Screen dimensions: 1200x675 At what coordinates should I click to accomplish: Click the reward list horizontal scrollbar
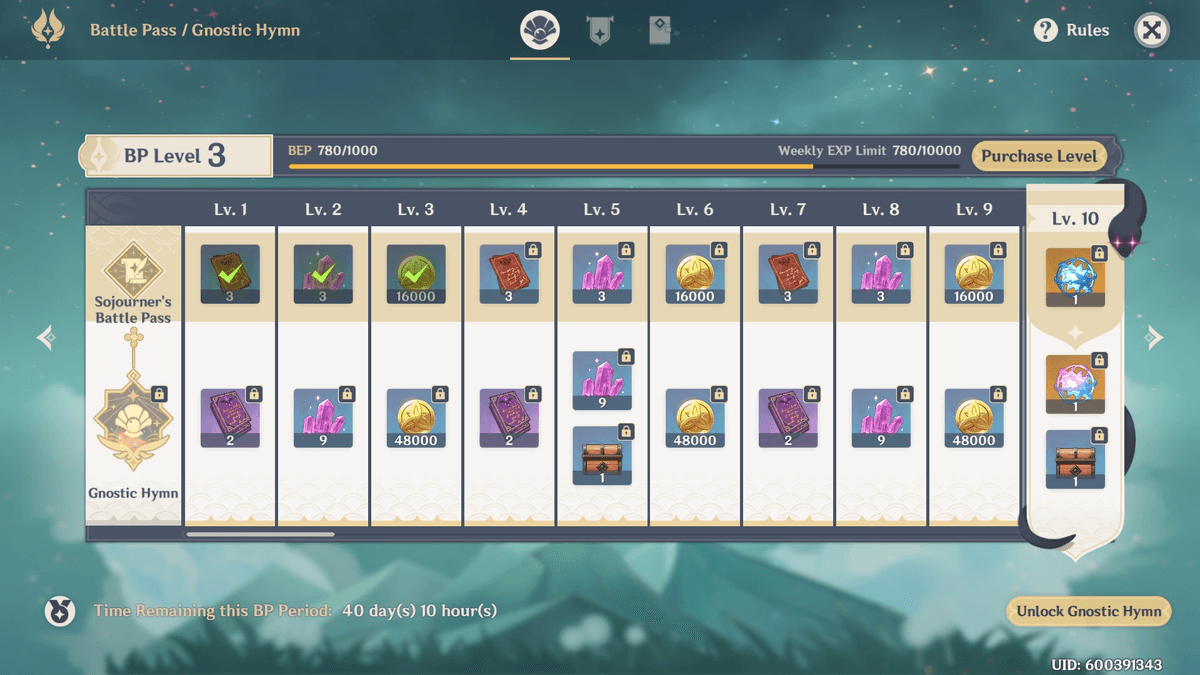pyautogui.click(x=260, y=534)
